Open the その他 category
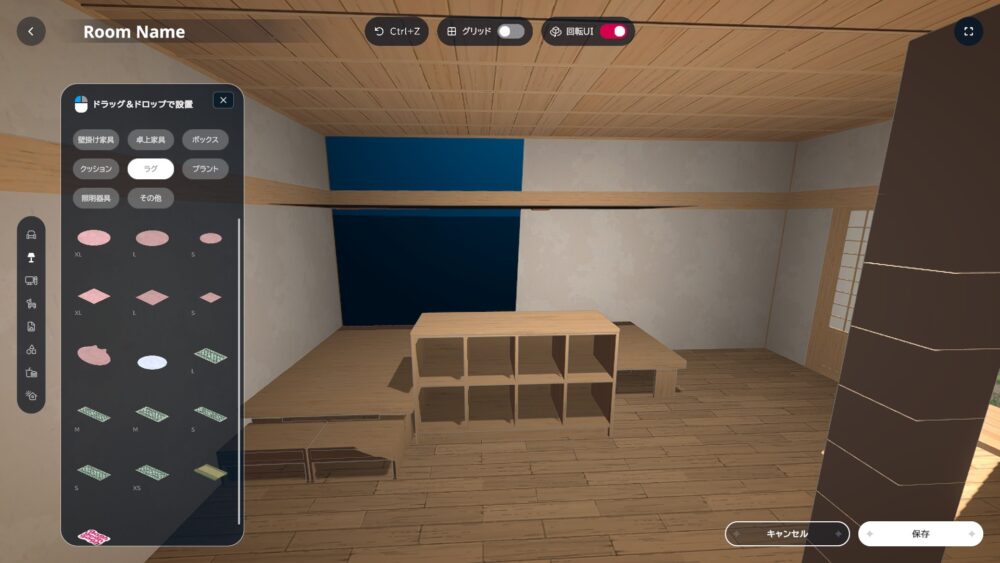The width and height of the screenshot is (1000, 563). pos(151,198)
